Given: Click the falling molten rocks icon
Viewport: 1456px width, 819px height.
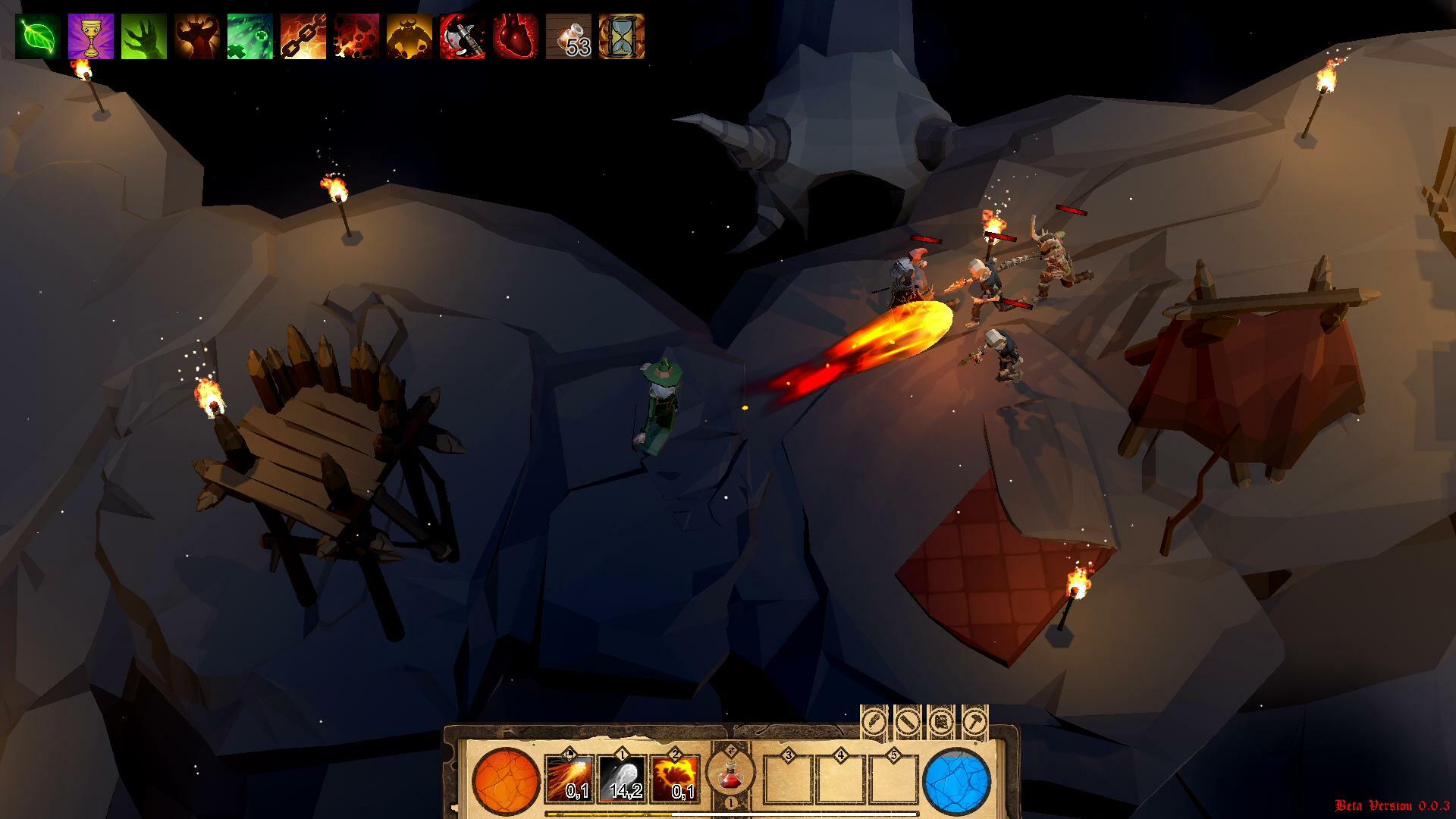Looking at the screenshot, I should pos(356,36).
